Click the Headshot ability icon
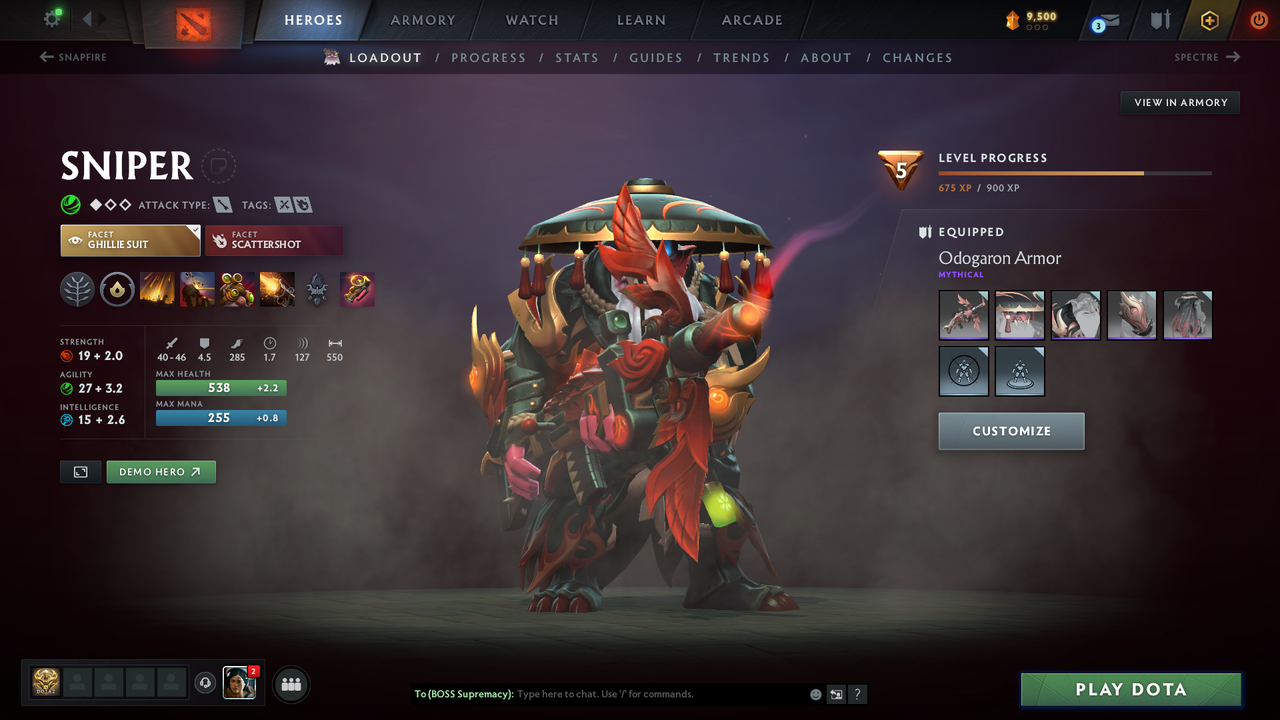The height and width of the screenshot is (720, 1280). (x=197, y=289)
